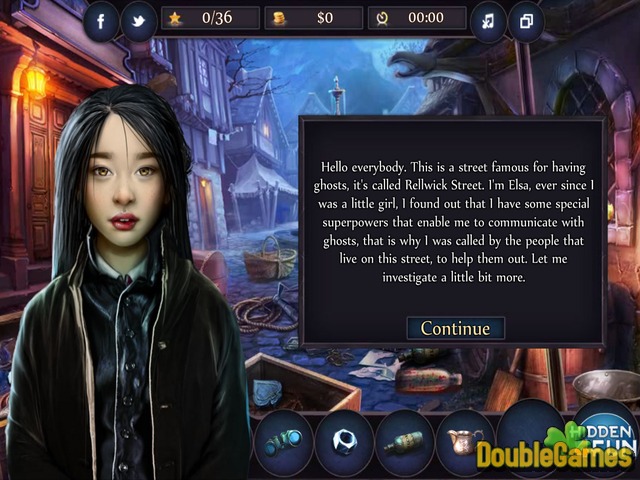The height and width of the screenshot is (480, 640).
Task: Toggle the music note sound button
Action: point(489,22)
